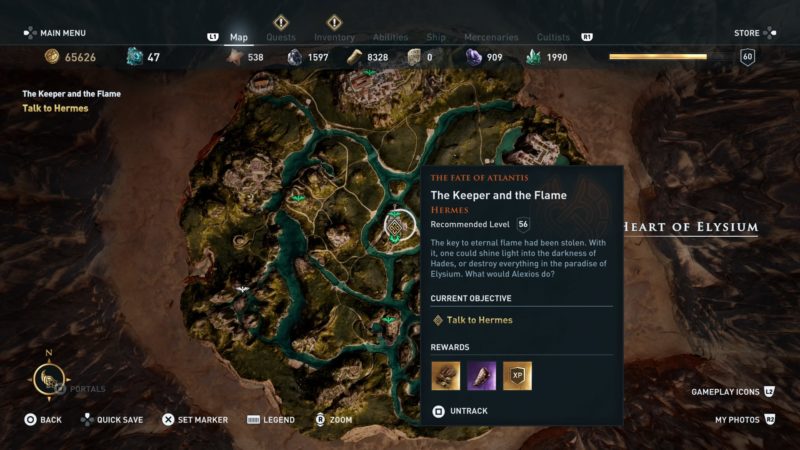Select the Map tab
800x450 pixels.
(x=239, y=38)
